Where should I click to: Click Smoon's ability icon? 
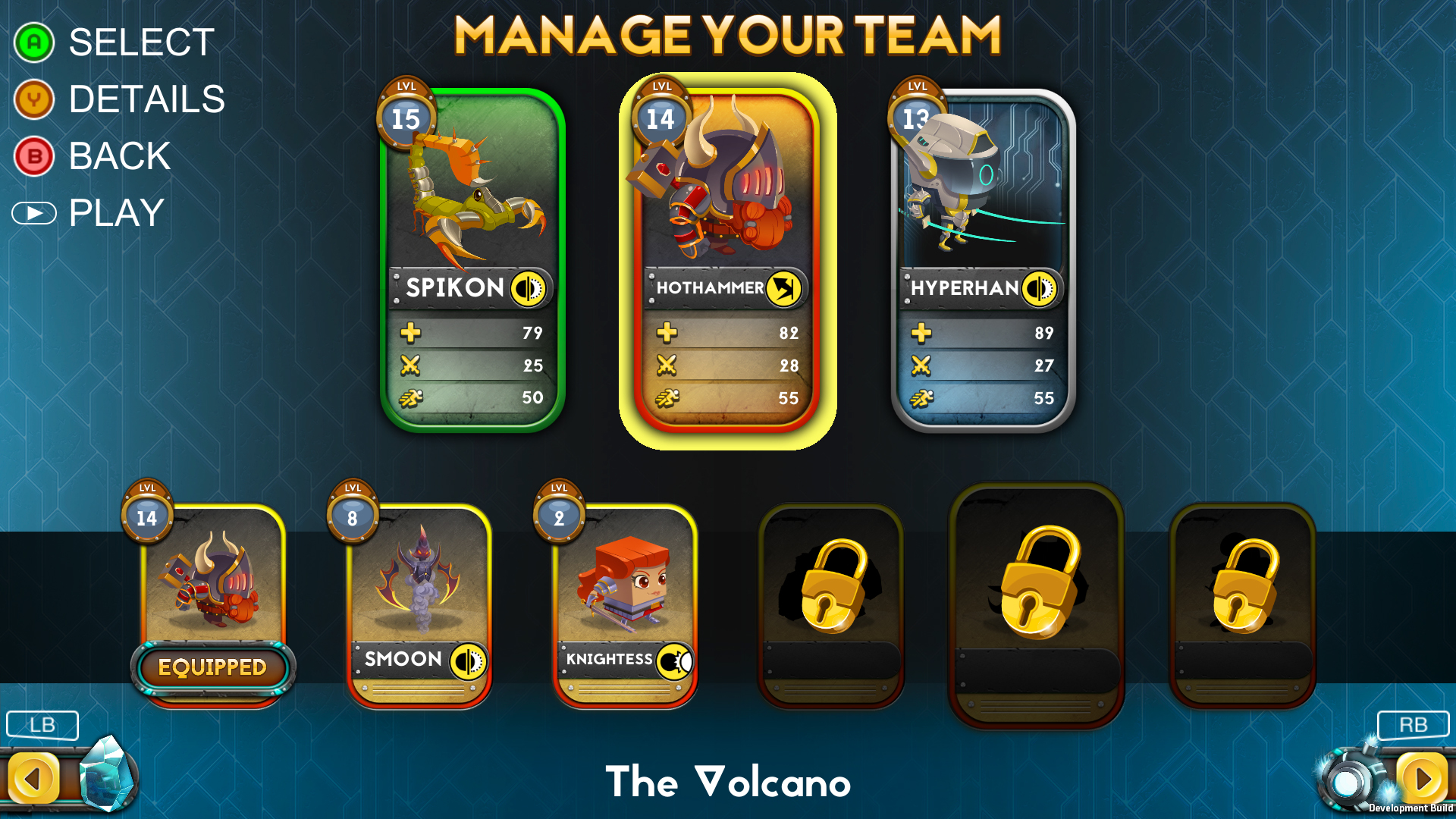[470, 660]
